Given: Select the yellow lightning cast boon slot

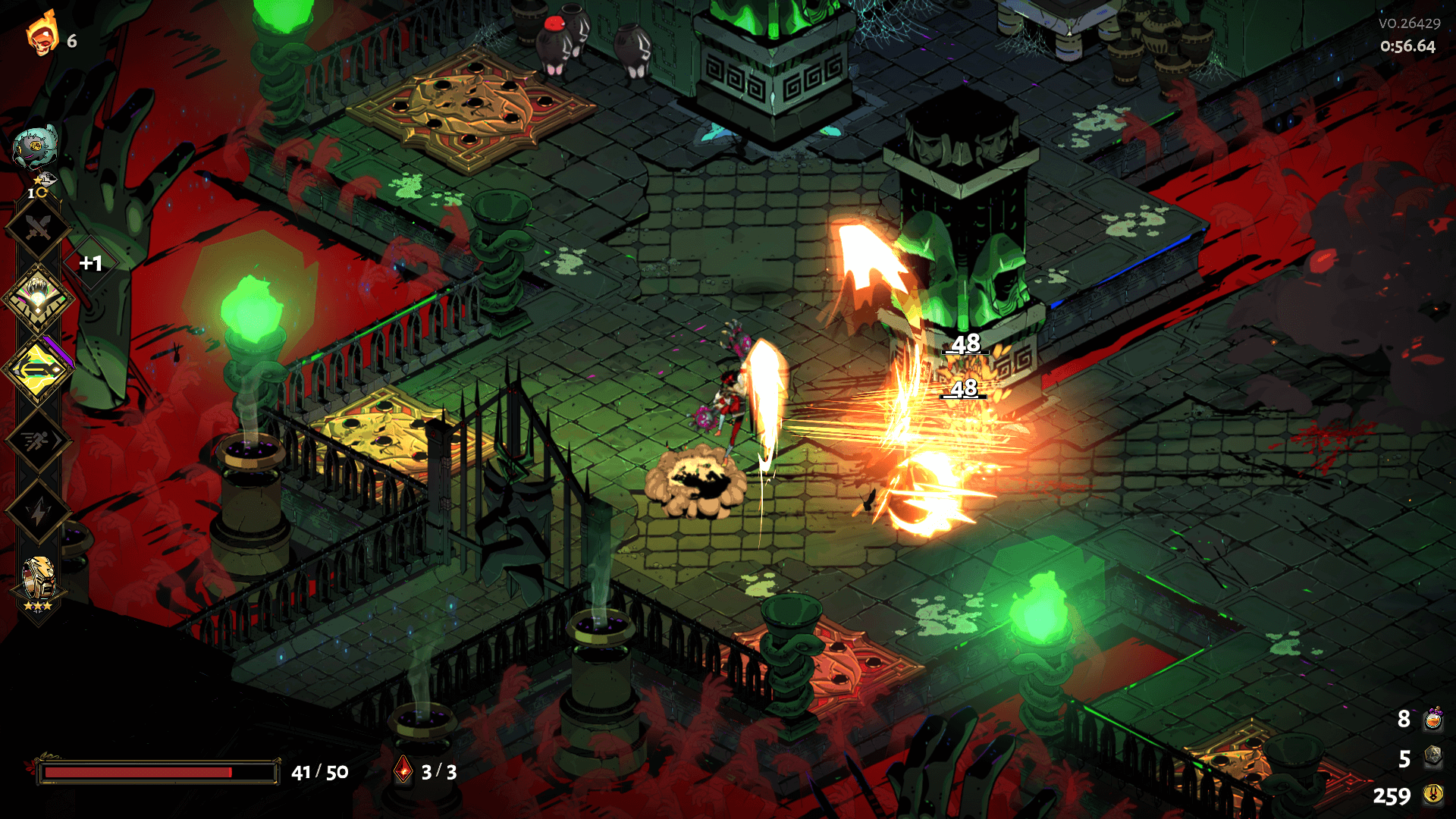Looking at the screenshot, I should point(38,369).
